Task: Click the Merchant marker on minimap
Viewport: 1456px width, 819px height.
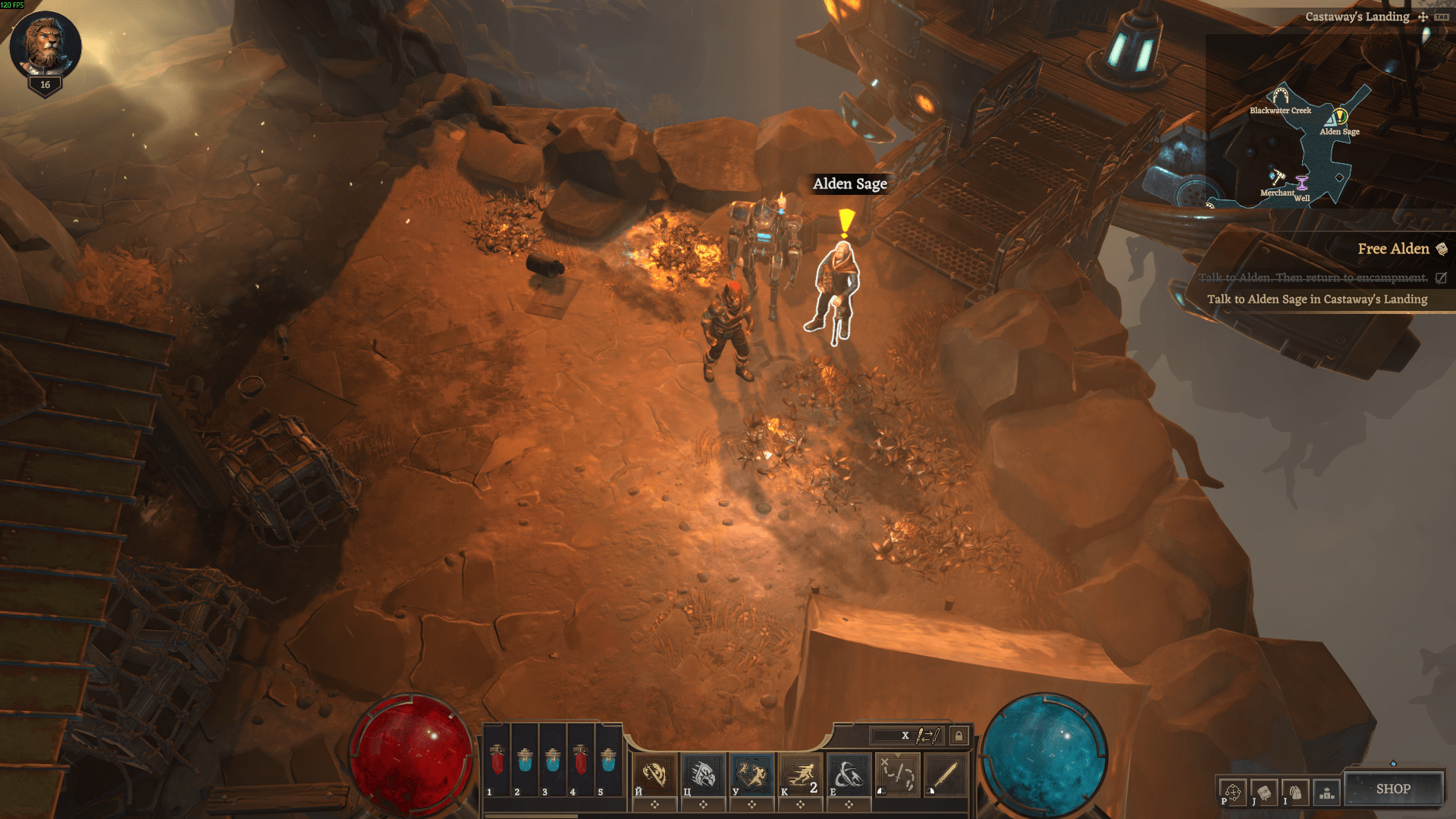Action: pos(1278,179)
